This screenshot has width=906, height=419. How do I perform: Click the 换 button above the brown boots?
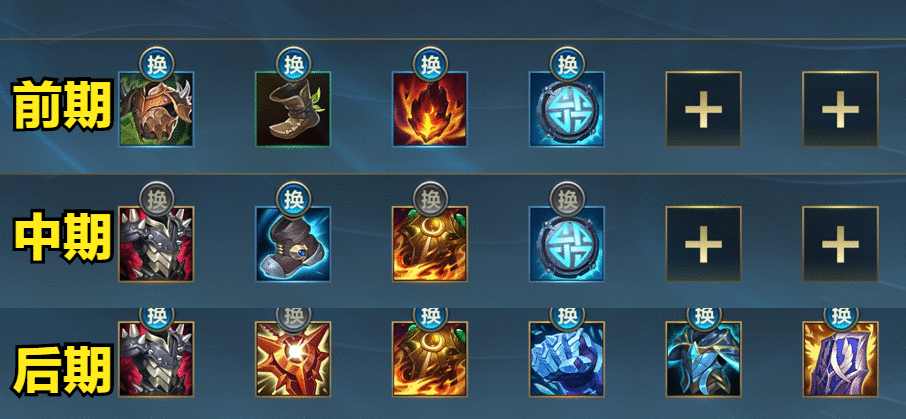click(x=292, y=64)
